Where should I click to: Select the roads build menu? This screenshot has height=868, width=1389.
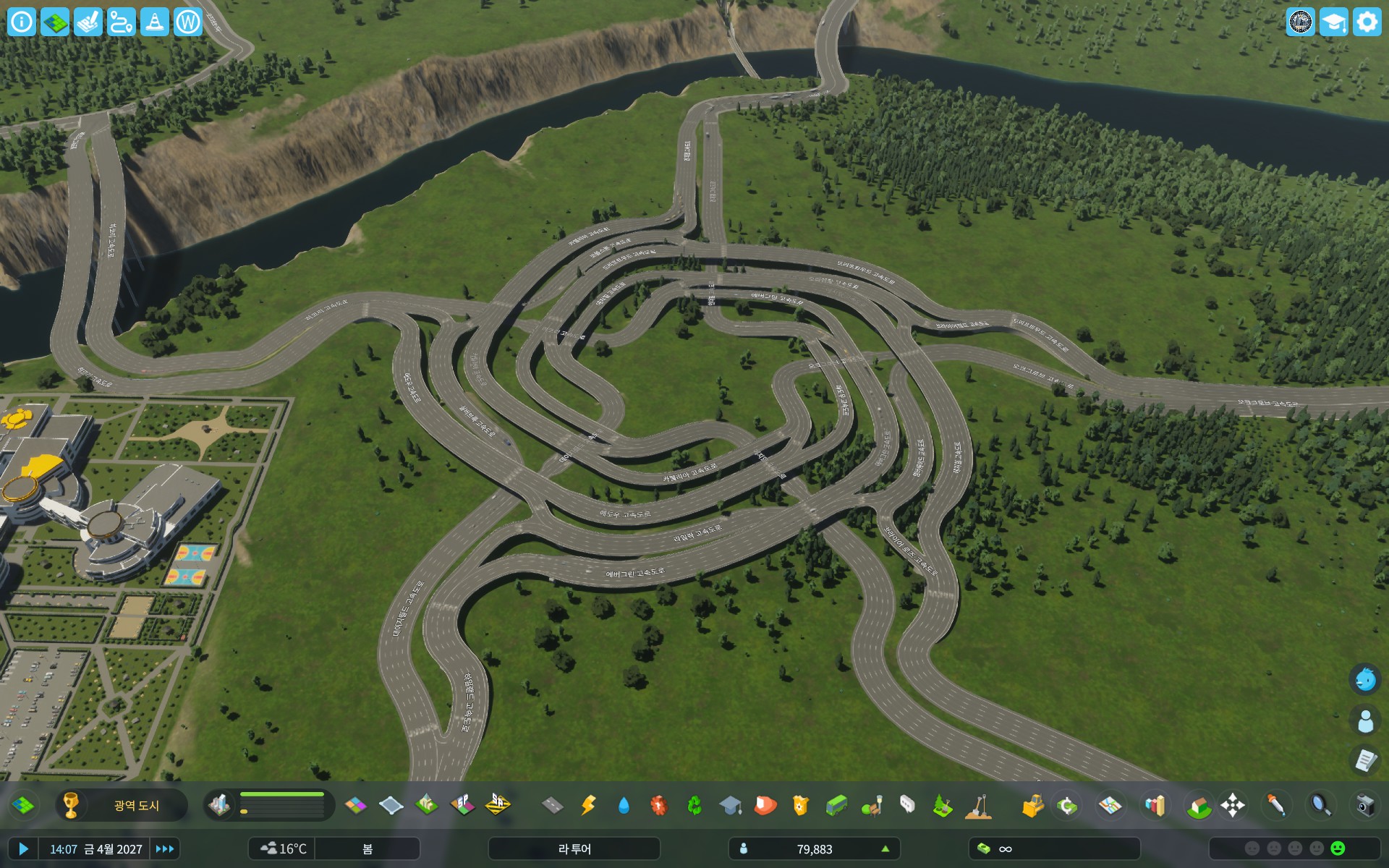(x=553, y=805)
